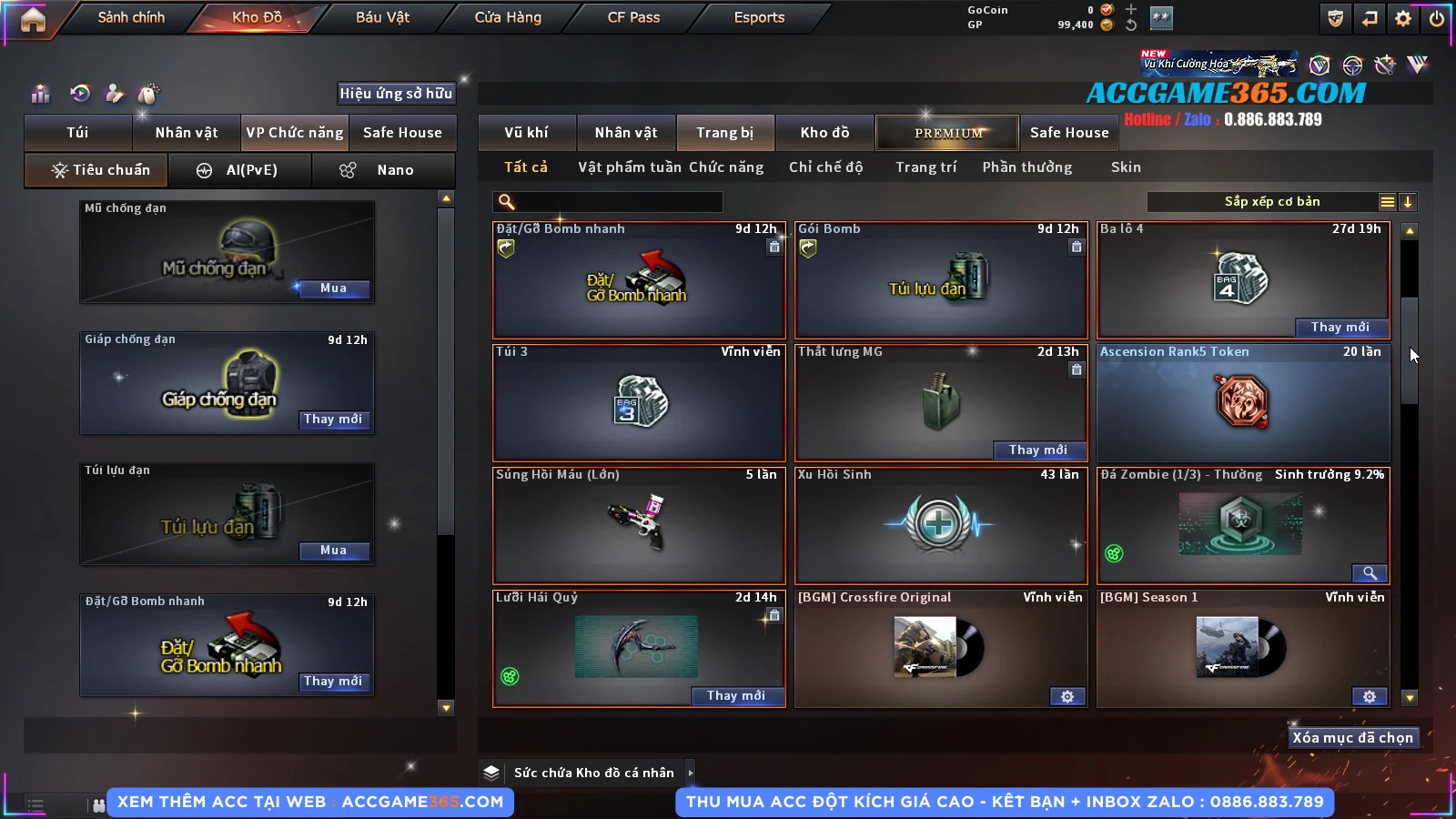1456x819 pixels.
Task: Go to Sảnh chính lobby
Action: click(x=131, y=17)
